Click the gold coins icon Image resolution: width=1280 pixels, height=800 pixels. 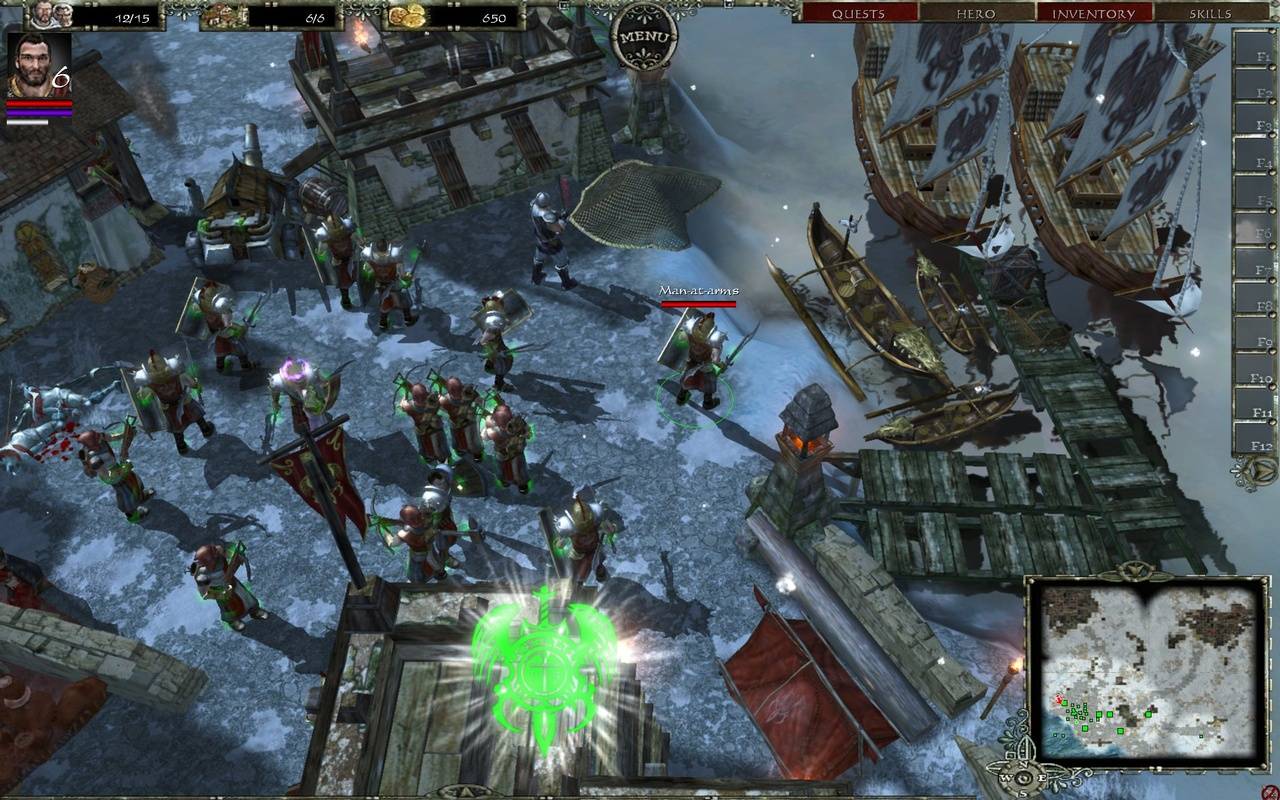click(x=406, y=15)
